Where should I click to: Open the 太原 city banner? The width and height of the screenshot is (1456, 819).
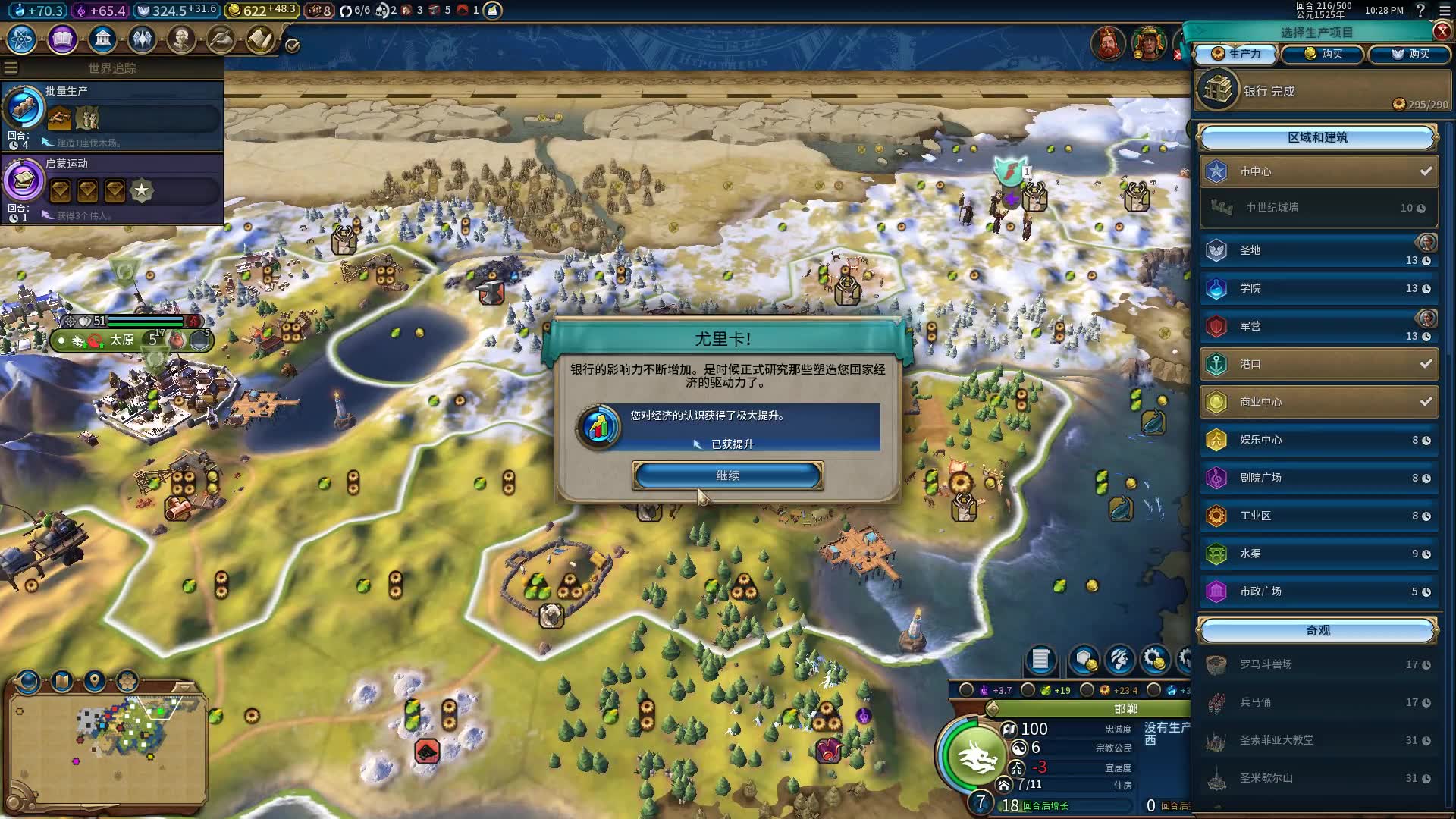point(122,340)
